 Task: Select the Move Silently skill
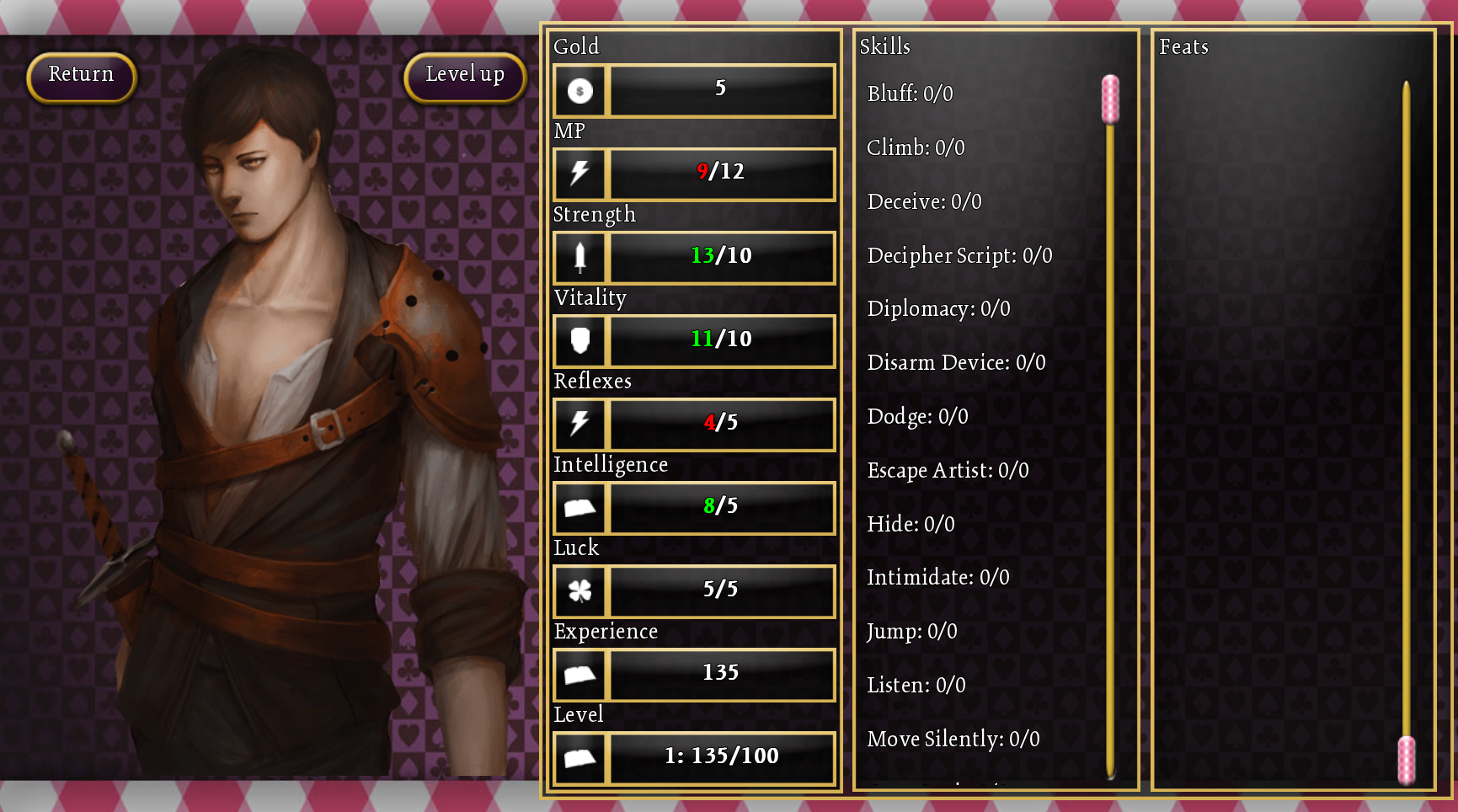(953, 740)
